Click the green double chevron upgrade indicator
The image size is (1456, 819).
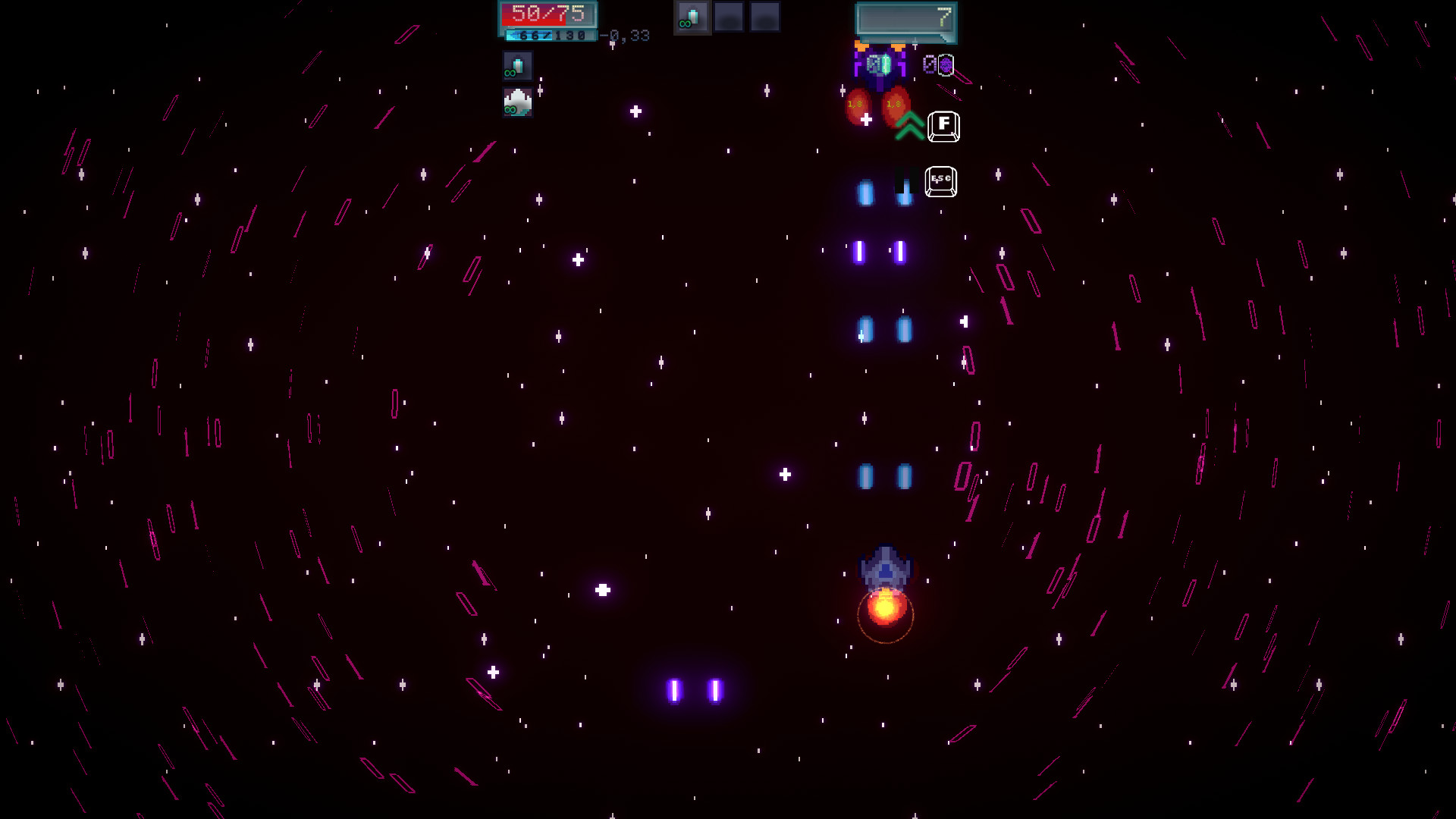click(x=910, y=126)
